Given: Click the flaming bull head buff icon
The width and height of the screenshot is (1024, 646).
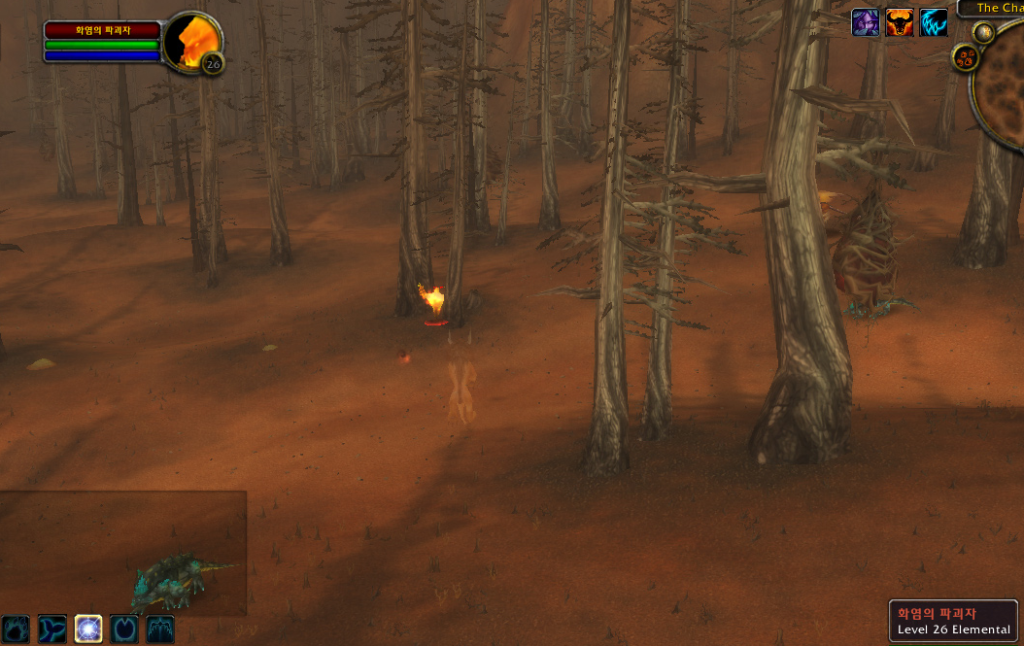Looking at the screenshot, I should click(x=899, y=23).
